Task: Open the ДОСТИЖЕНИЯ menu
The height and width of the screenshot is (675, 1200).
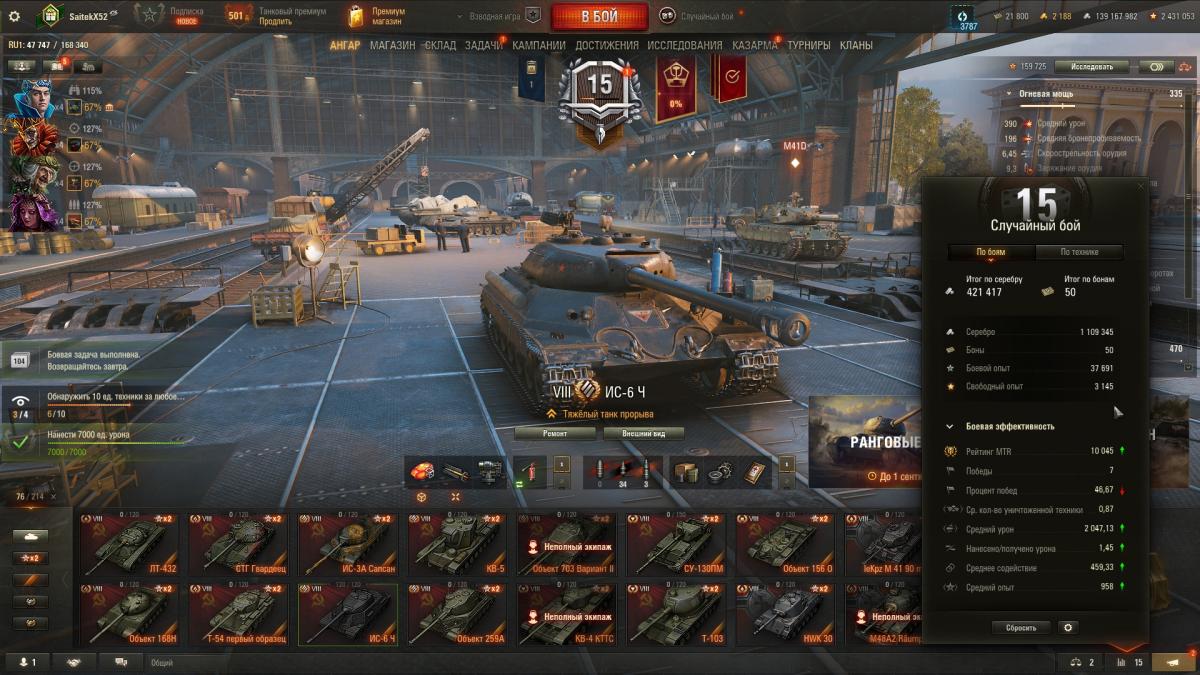Action: 607,45
